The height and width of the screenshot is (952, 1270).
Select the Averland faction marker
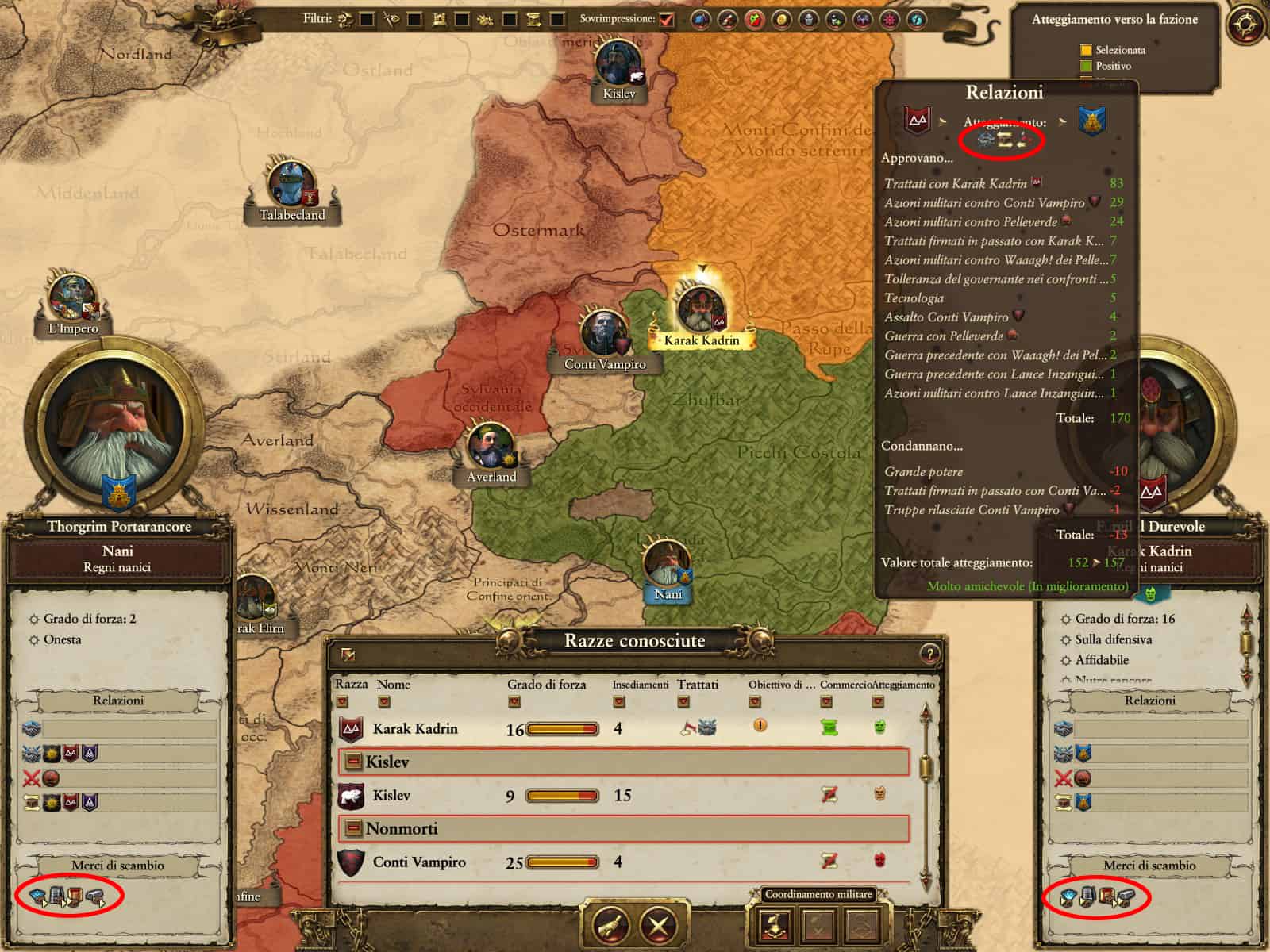tap(491, 448)
